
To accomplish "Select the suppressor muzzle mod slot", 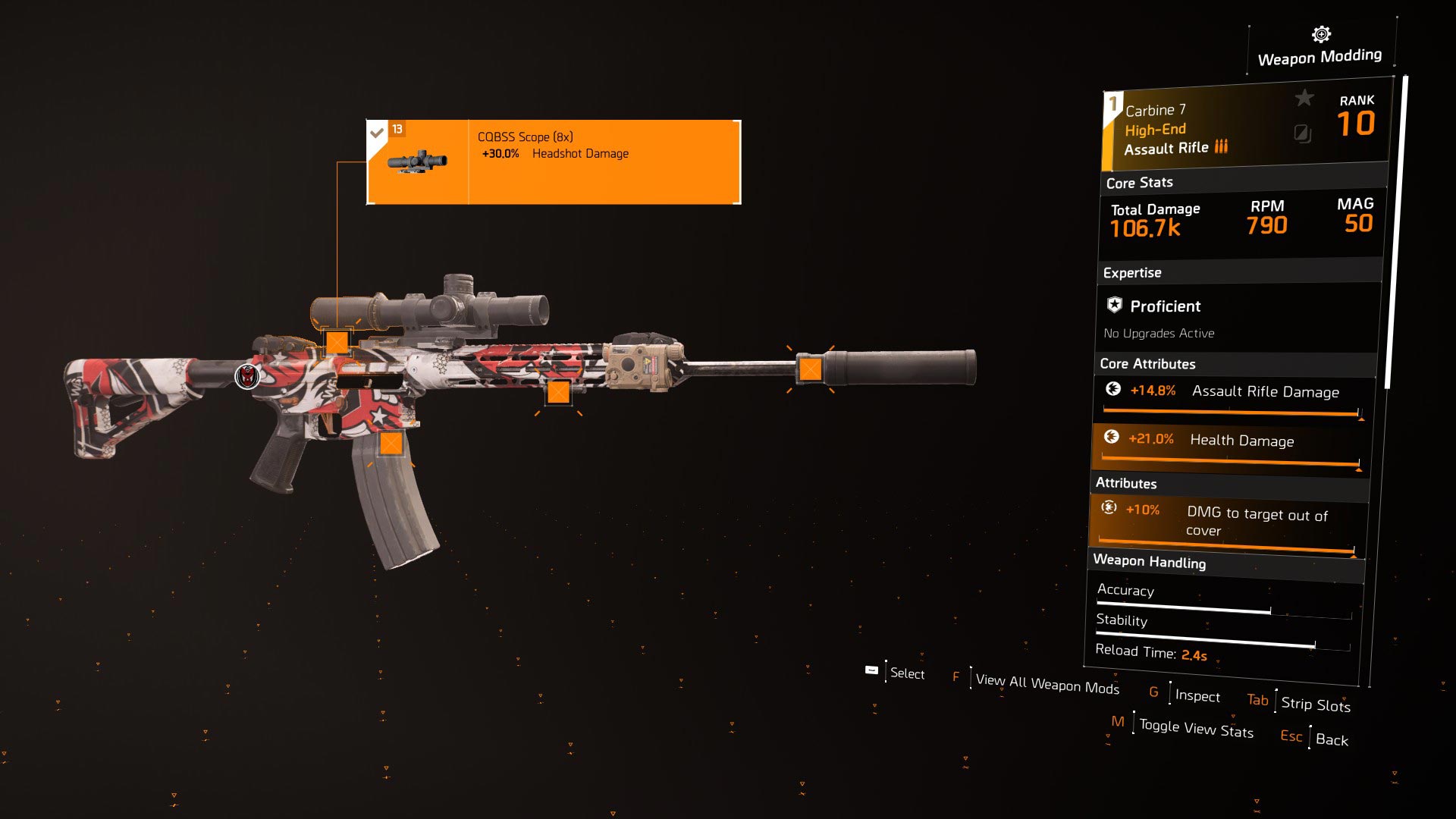I will coord(810,369).
